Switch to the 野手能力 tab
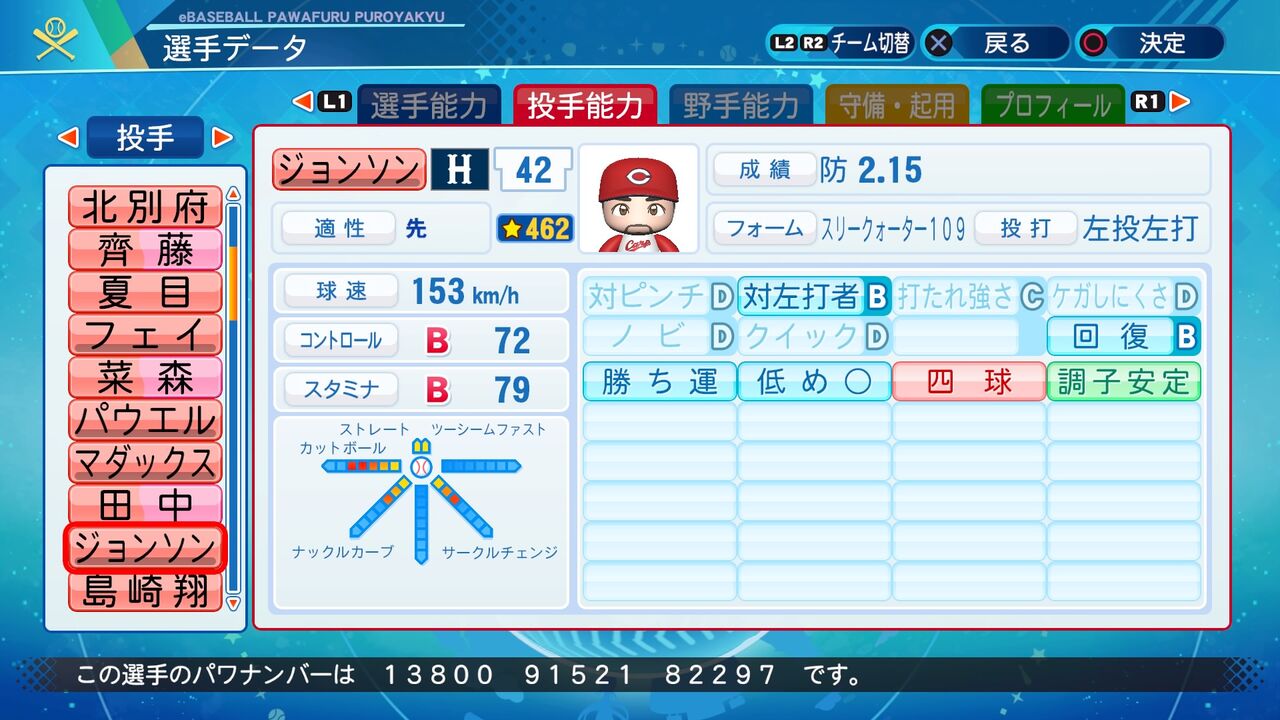This screenshot has height=720, width=1280. pyautogui.click(x=742, y=101)
